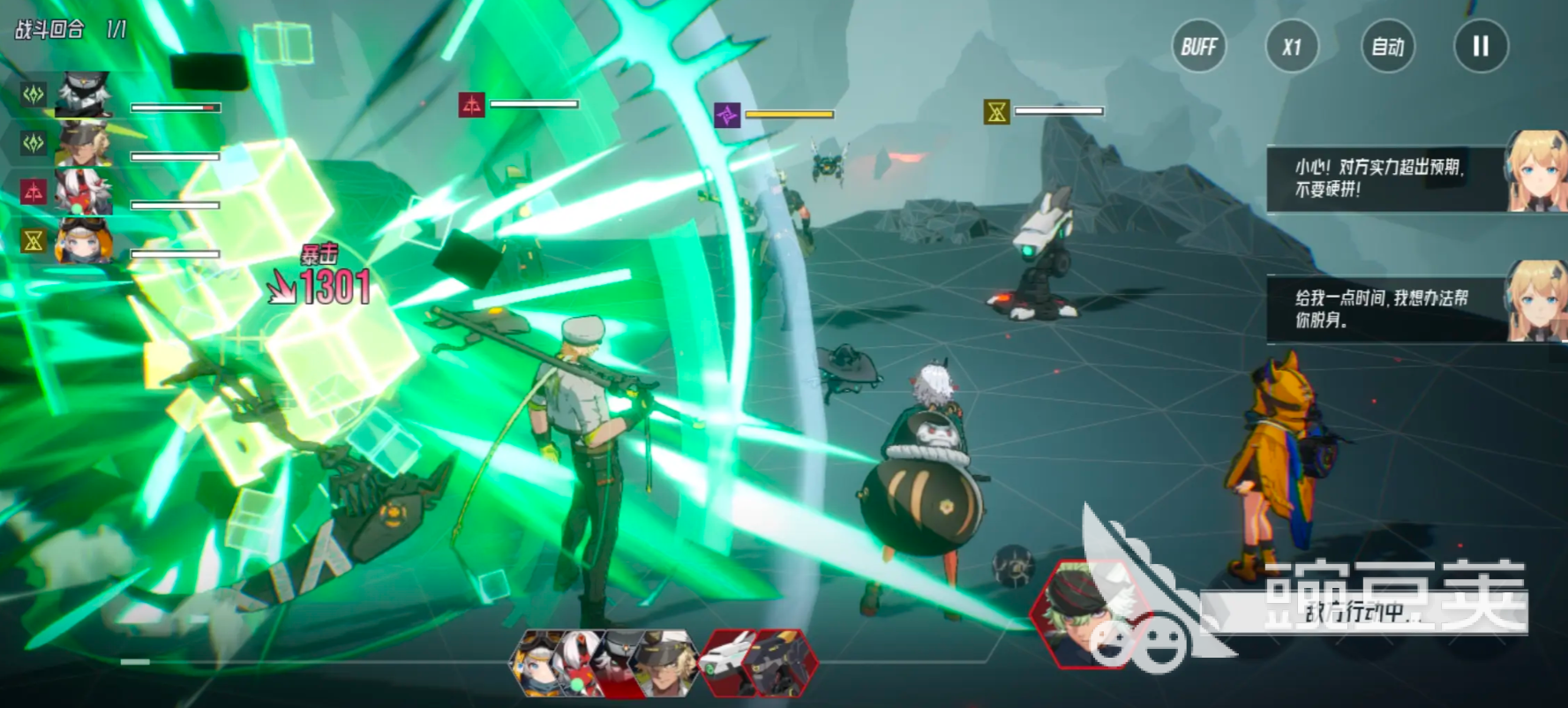Enable auto battle with 自动 button
Screen dimensions: 1568x708
point(1387,47)
